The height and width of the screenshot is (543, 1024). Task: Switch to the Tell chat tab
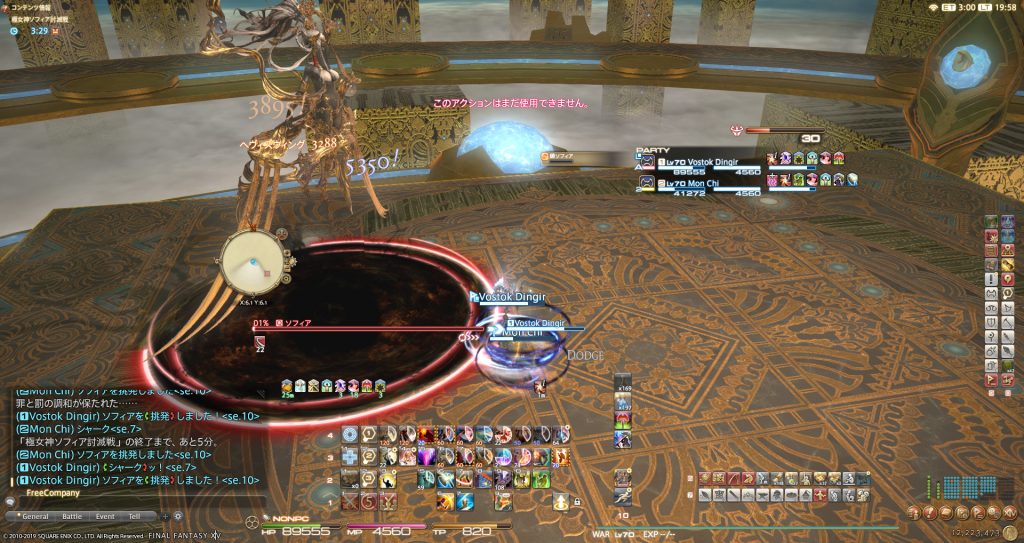135,516
